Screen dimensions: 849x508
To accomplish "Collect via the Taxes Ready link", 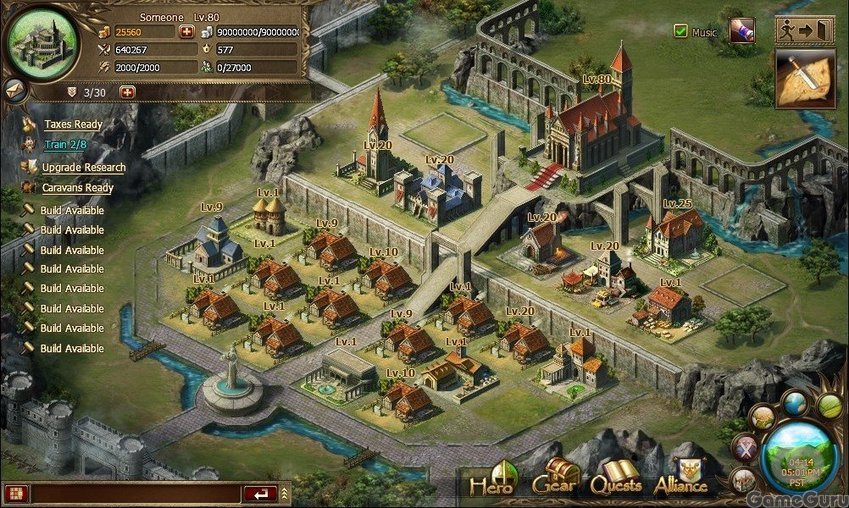I will (x=73, y=125).
